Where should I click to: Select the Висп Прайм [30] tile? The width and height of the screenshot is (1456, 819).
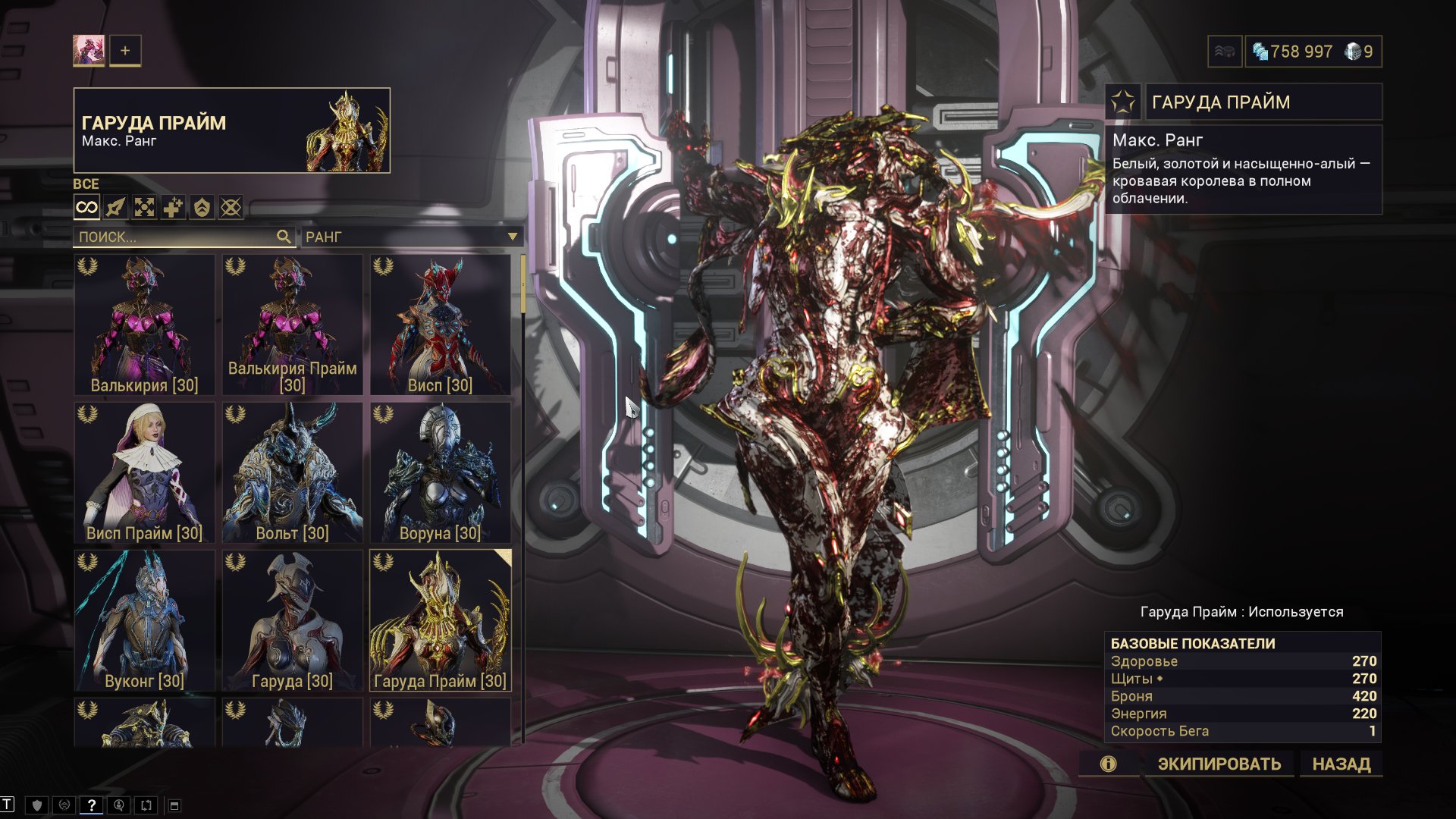(x=144, y=472)
